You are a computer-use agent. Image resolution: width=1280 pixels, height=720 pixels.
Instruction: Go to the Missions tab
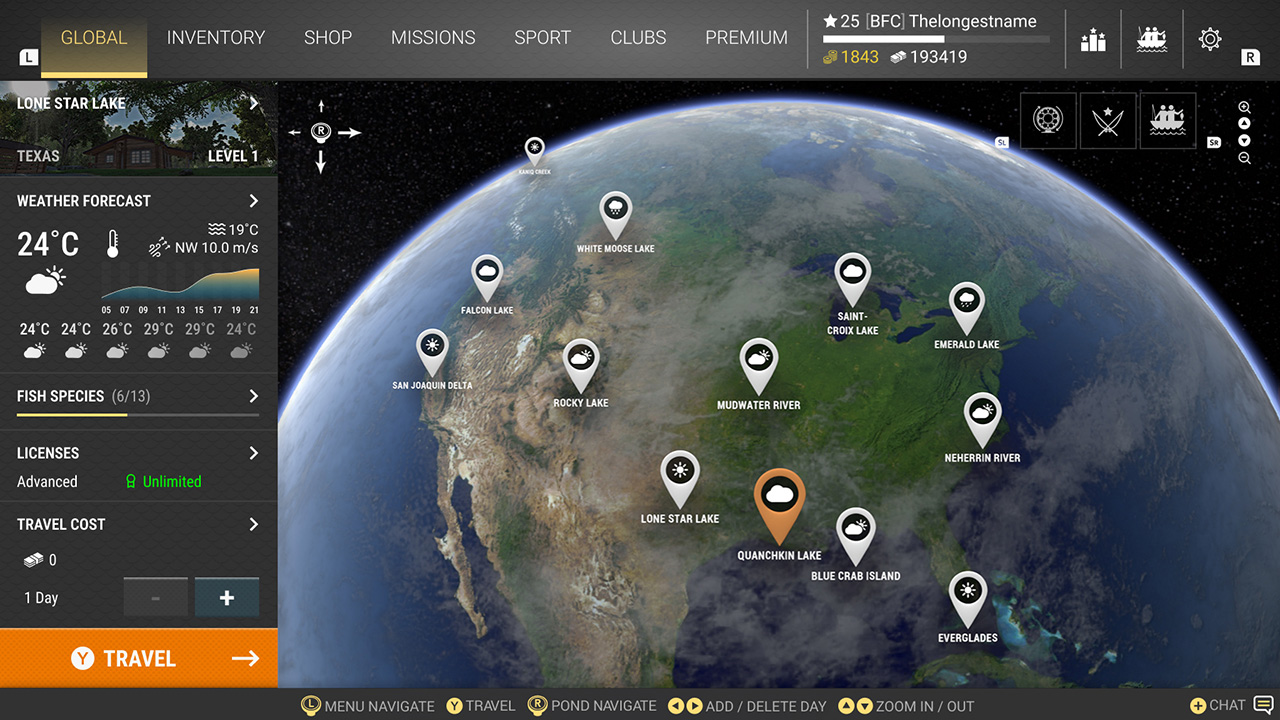coord(435,38)
